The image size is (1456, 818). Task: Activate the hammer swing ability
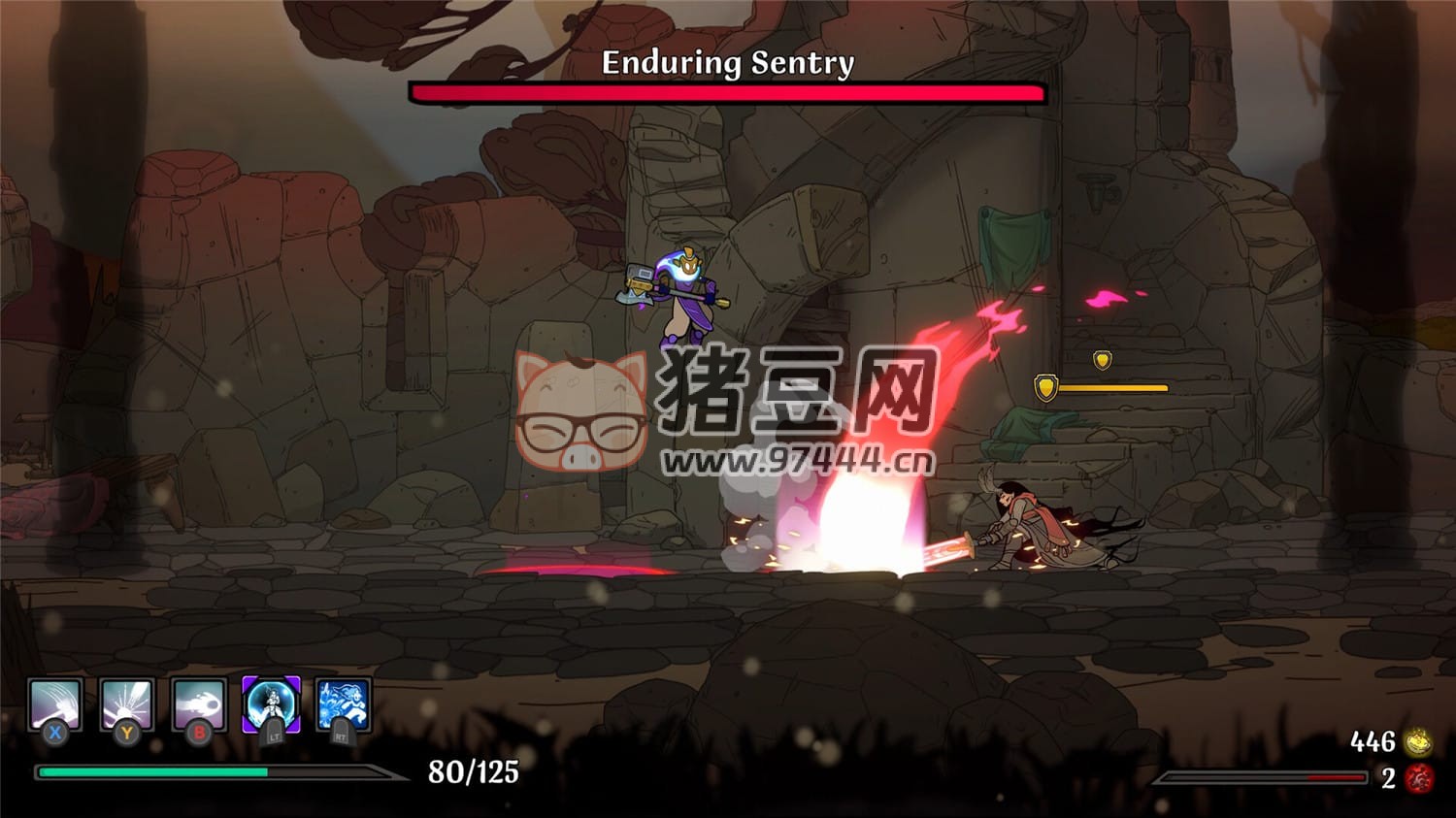point(54,704)
